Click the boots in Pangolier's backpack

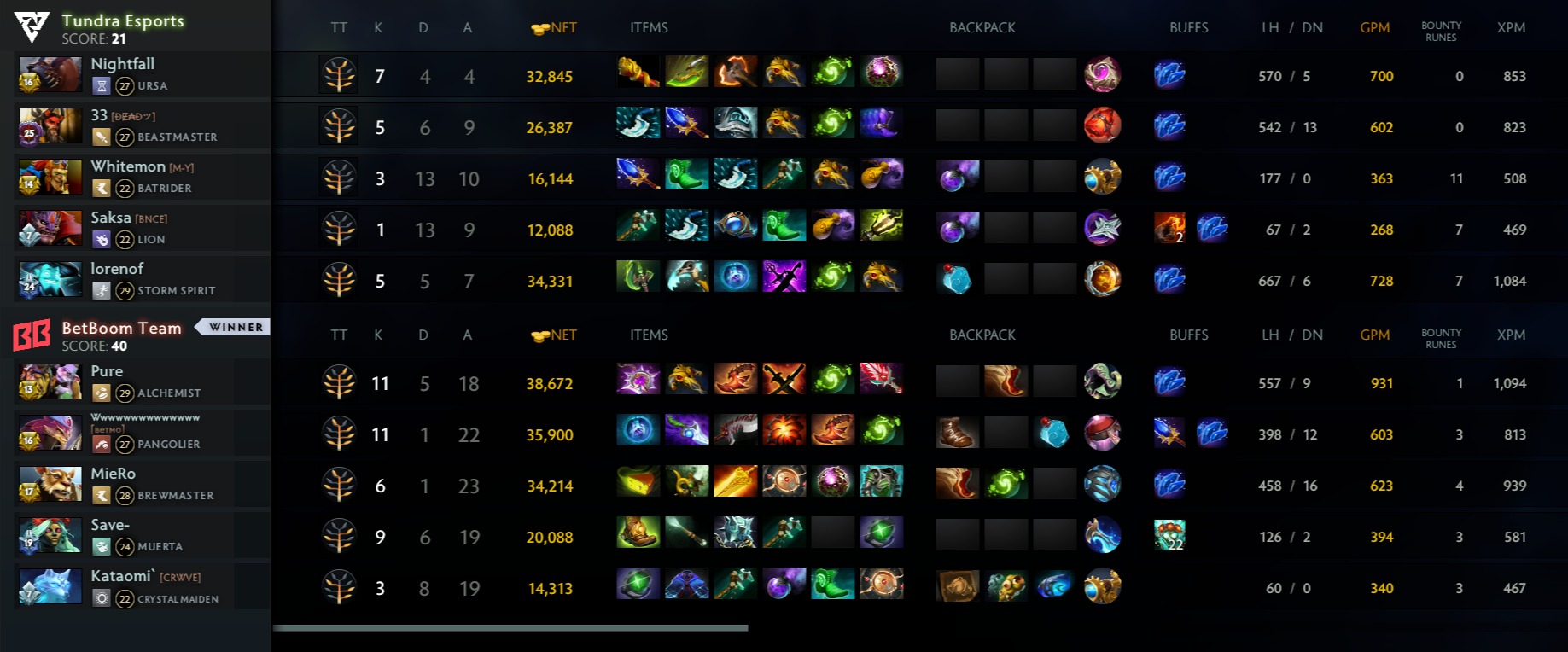click(x=956, y=433)
